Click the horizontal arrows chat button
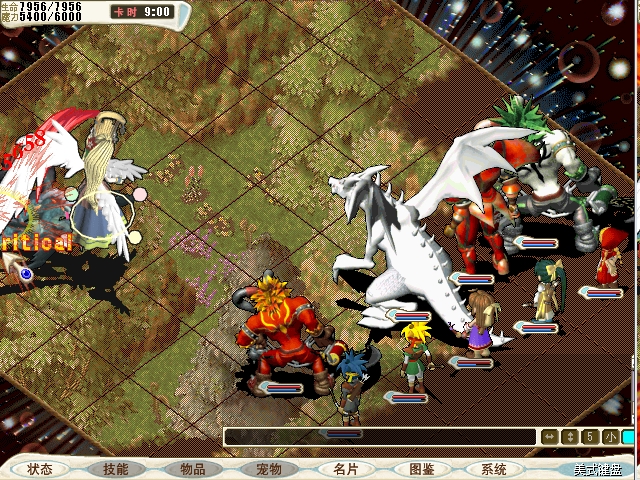Viewport: 640px width, 480px height. [x=549, y=437]
